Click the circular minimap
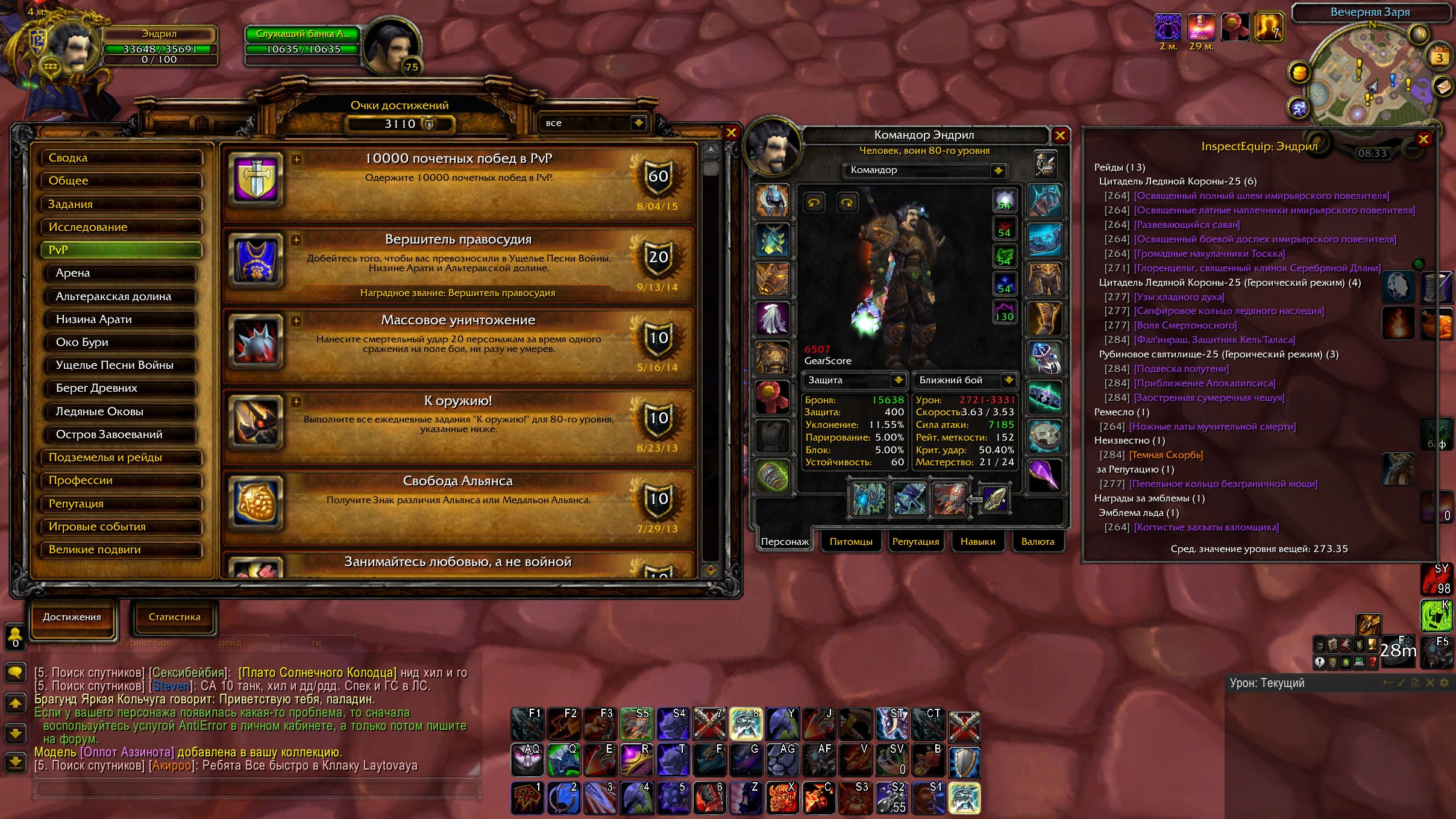 coord(1369,78)
